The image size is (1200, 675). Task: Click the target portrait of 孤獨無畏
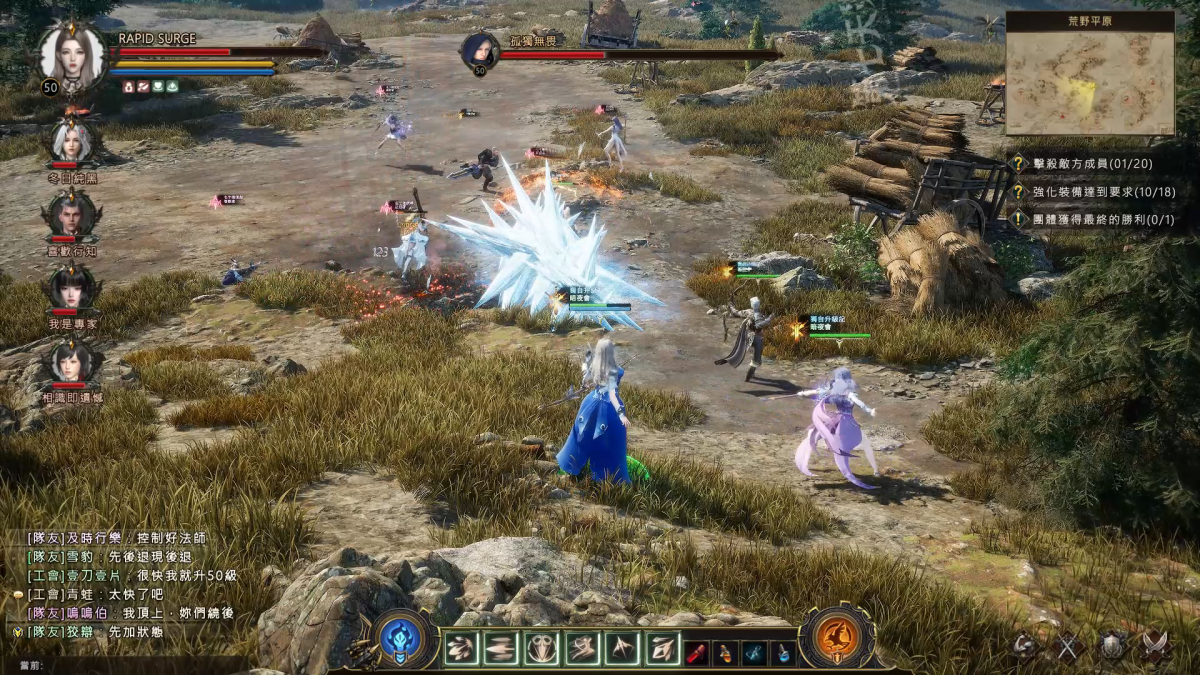(480, 52)
